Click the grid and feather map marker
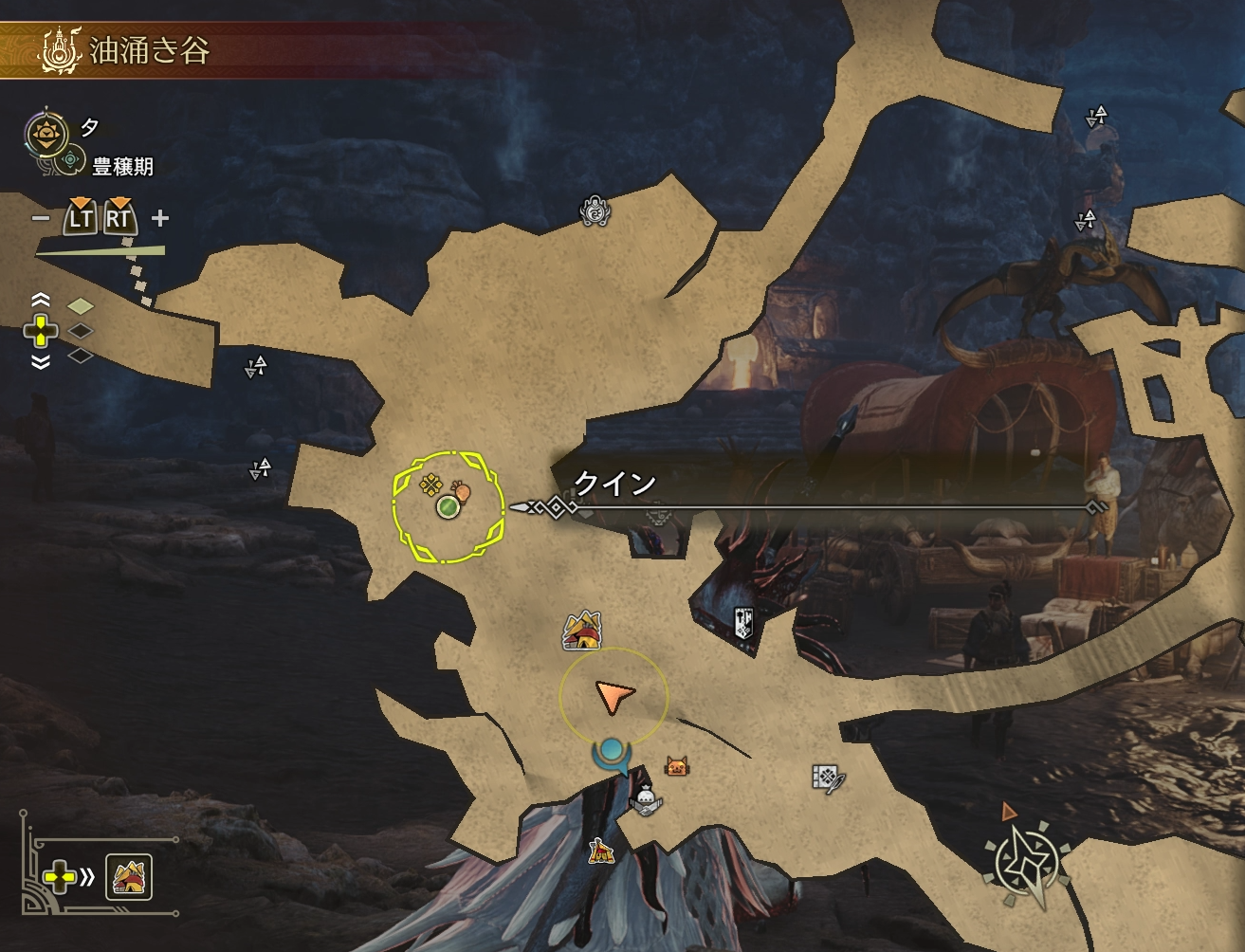This screenshot has width=1245, height=952. [827, 778]
